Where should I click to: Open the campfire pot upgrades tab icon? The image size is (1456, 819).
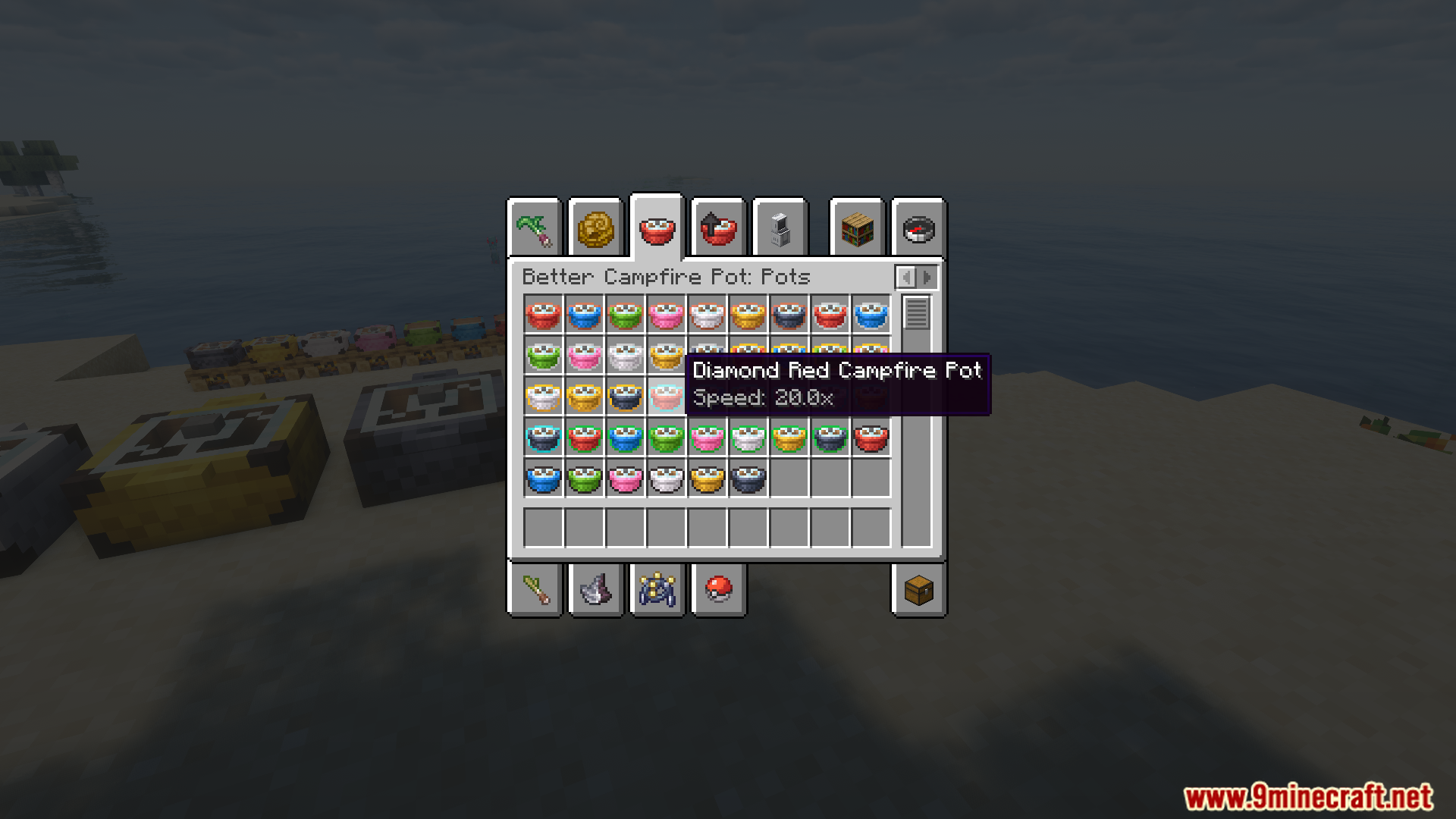pos(718,227)
